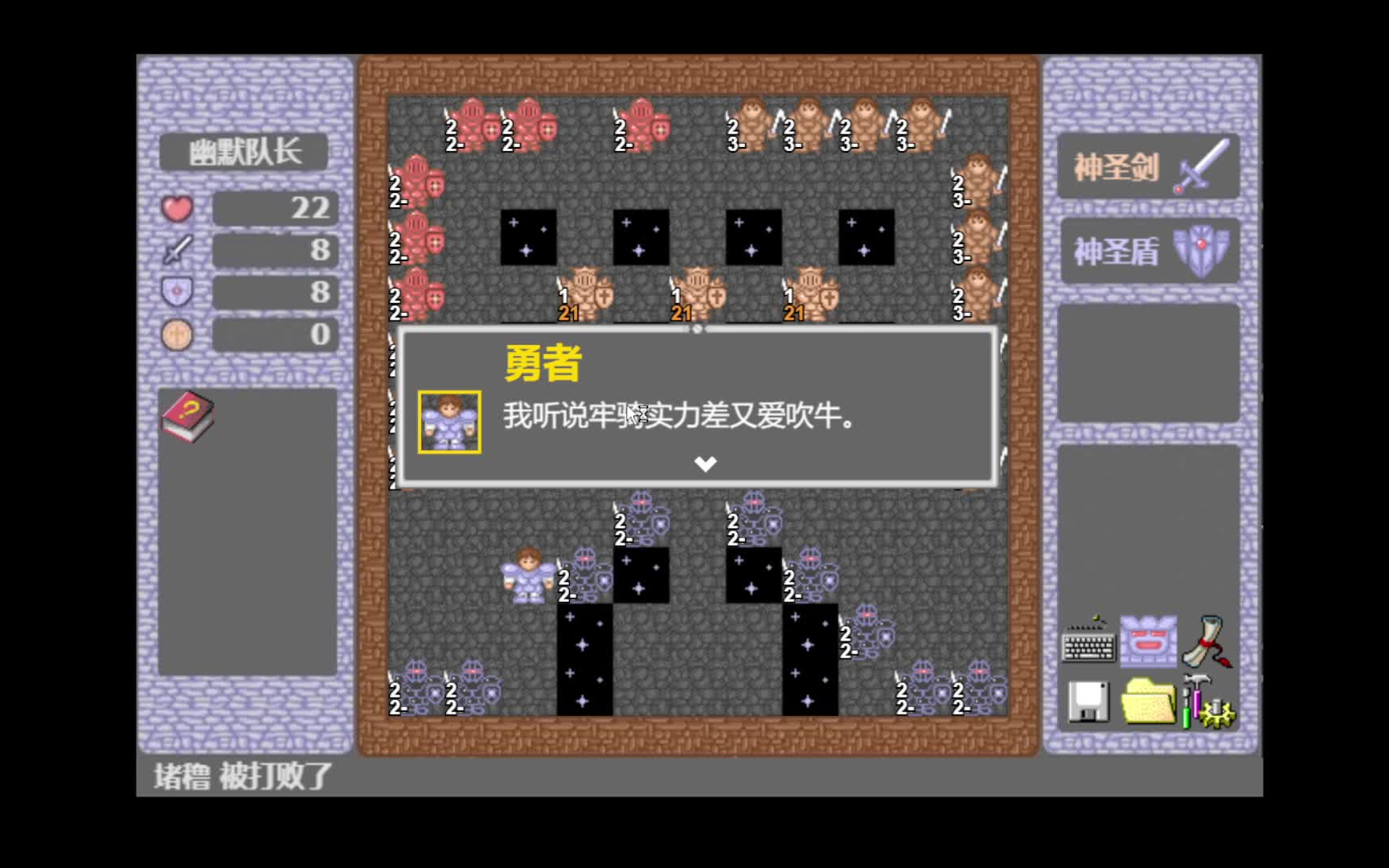Click the floppy disk save icon

[x=1090, y=703]
